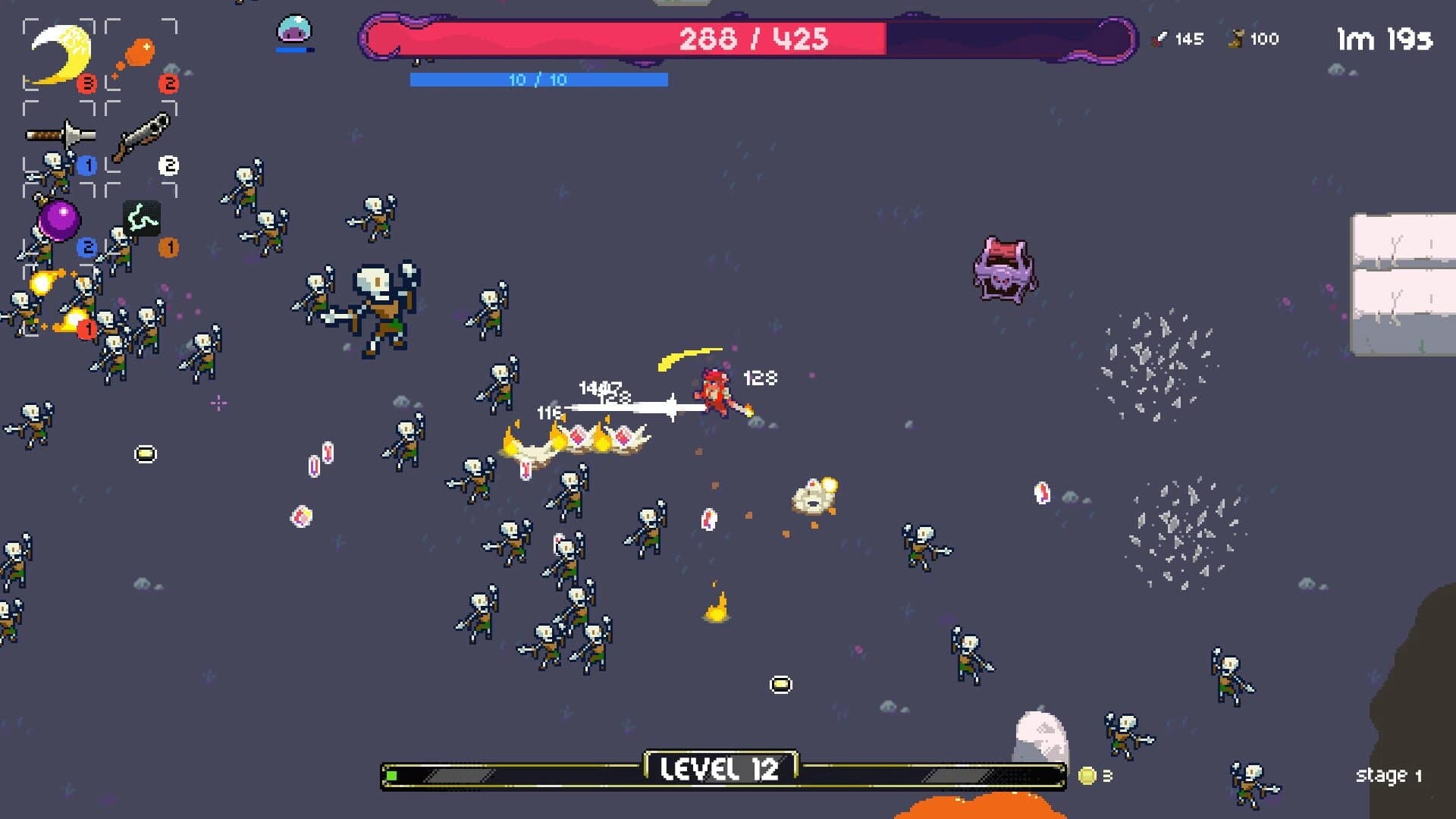Click the white rock near the bottom right
The image size is (1456, 819).
1039,732
